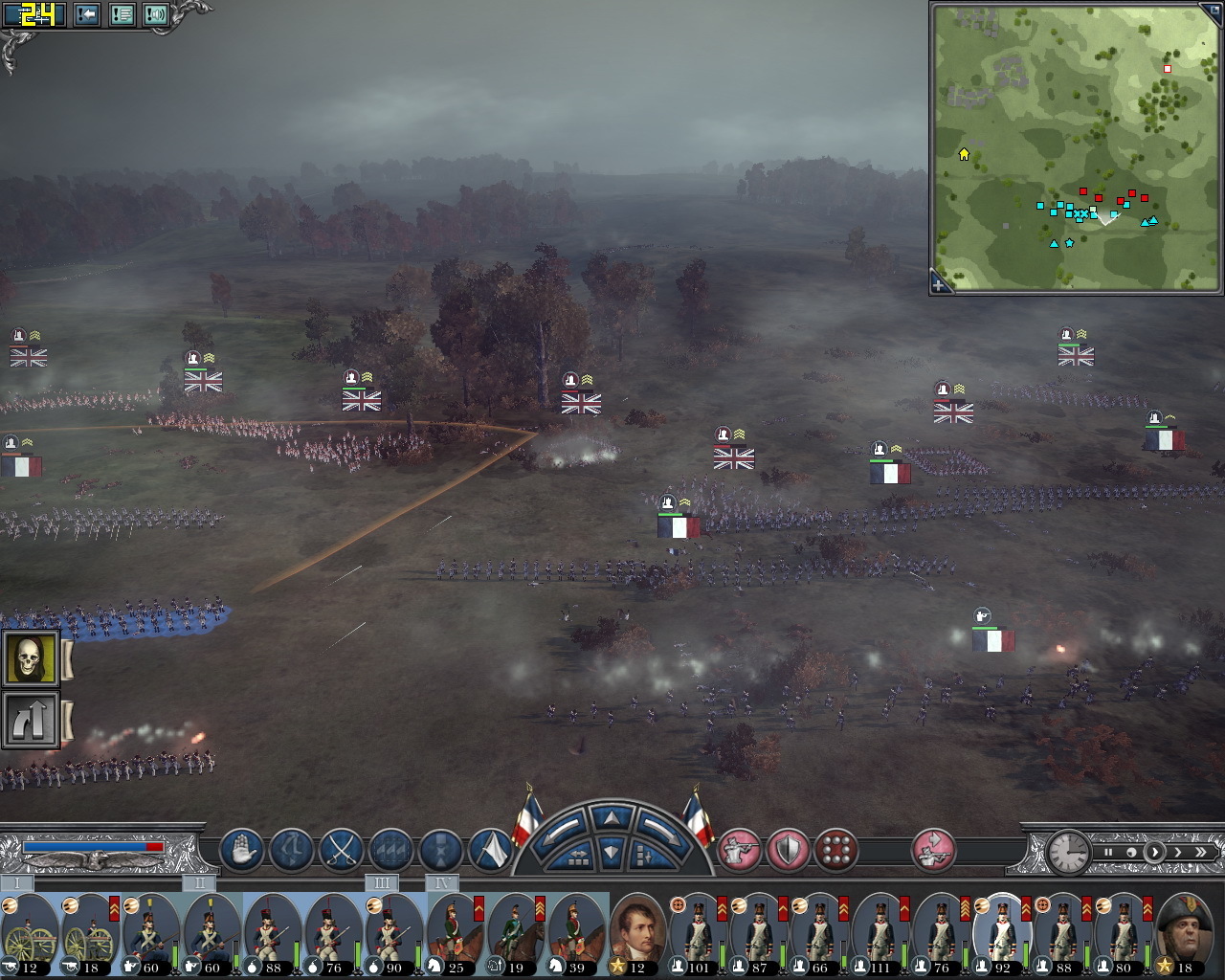Activate the crossed swords melee button
The width and height of the screenshot is (1225, 980).
pos(340,850)
